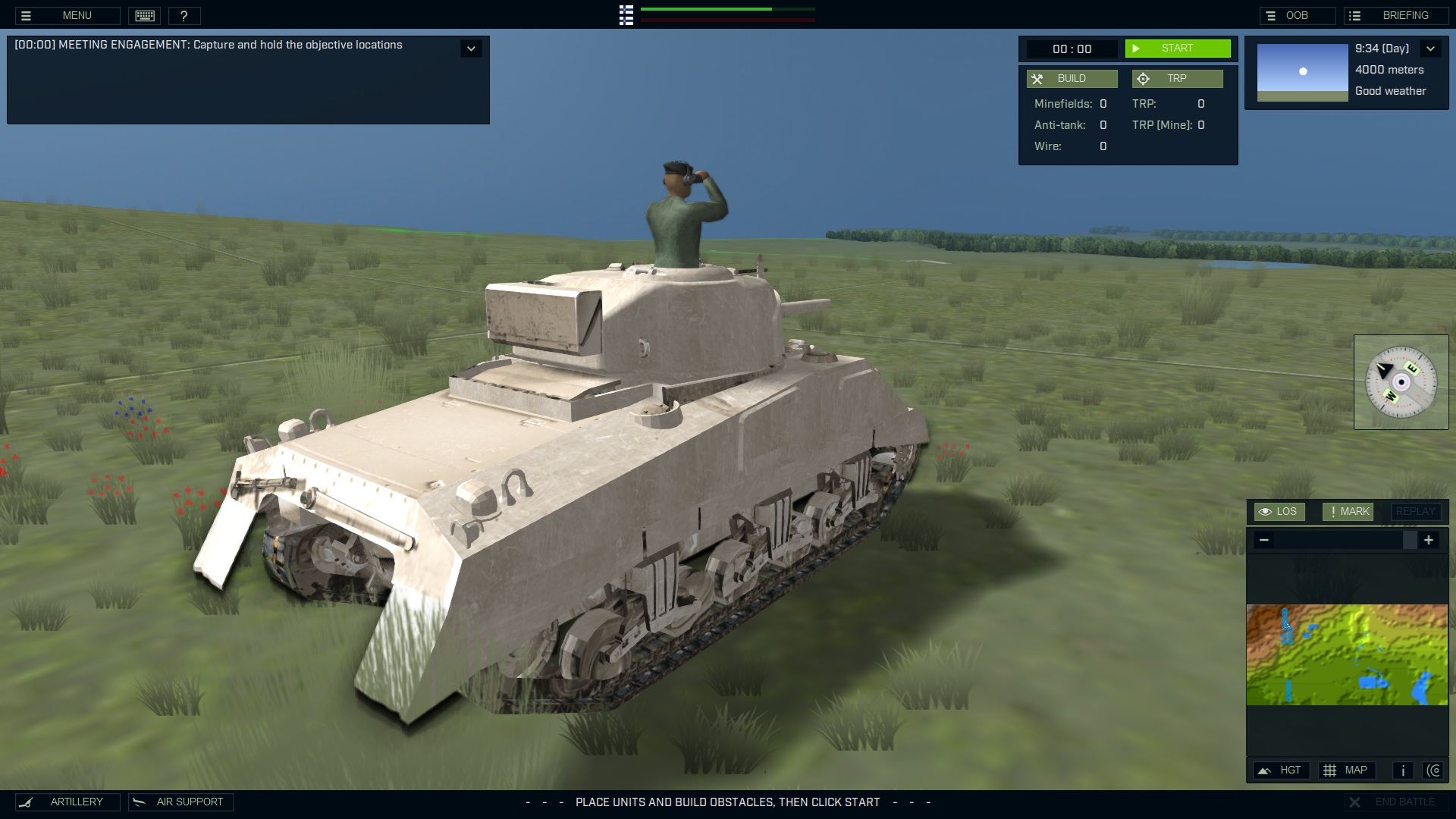Open help with the question mark icon
Screen dimensions: 1456x819
(x=185, y=15)
